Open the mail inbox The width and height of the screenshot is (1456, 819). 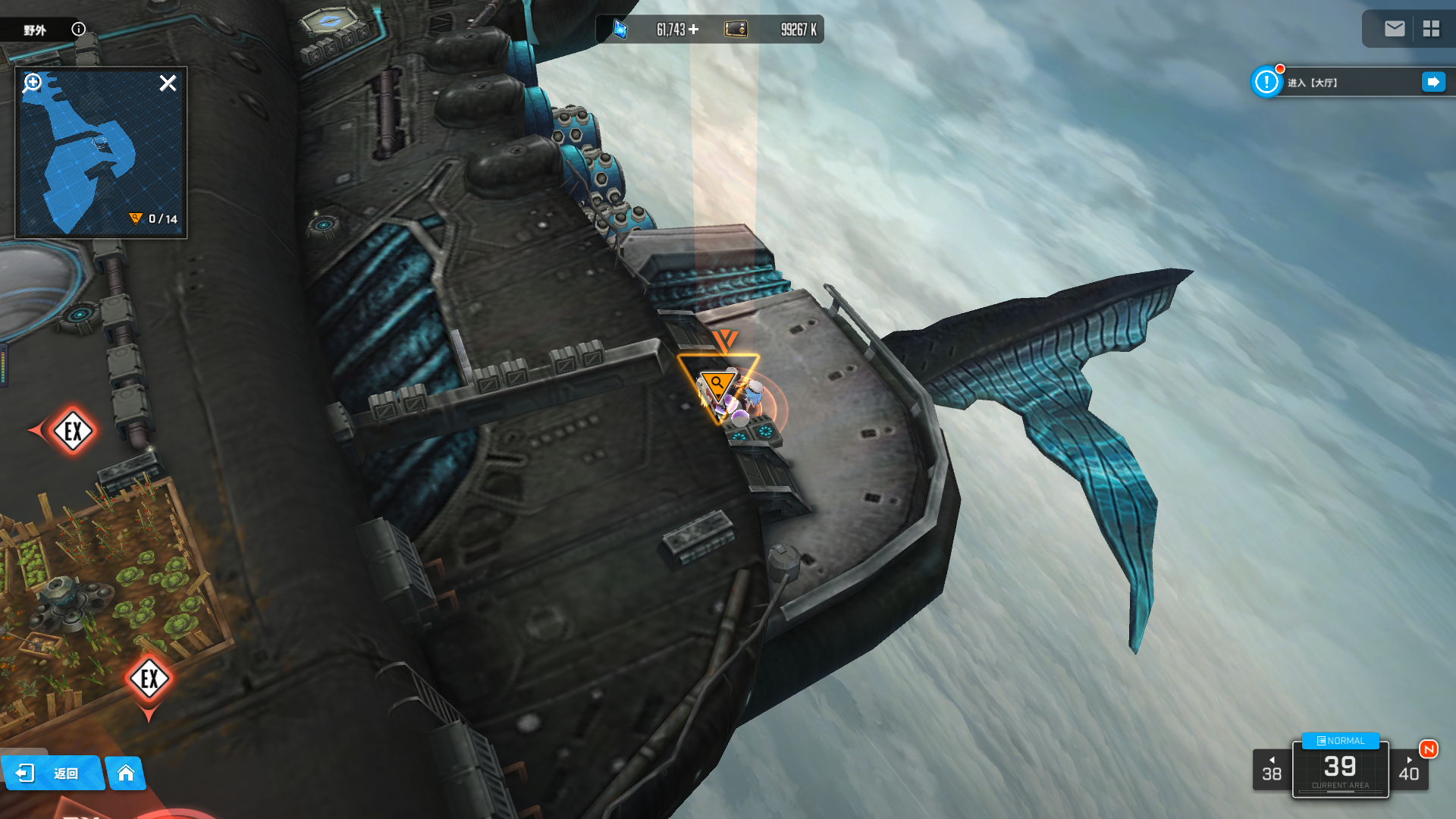(1395, 29)
